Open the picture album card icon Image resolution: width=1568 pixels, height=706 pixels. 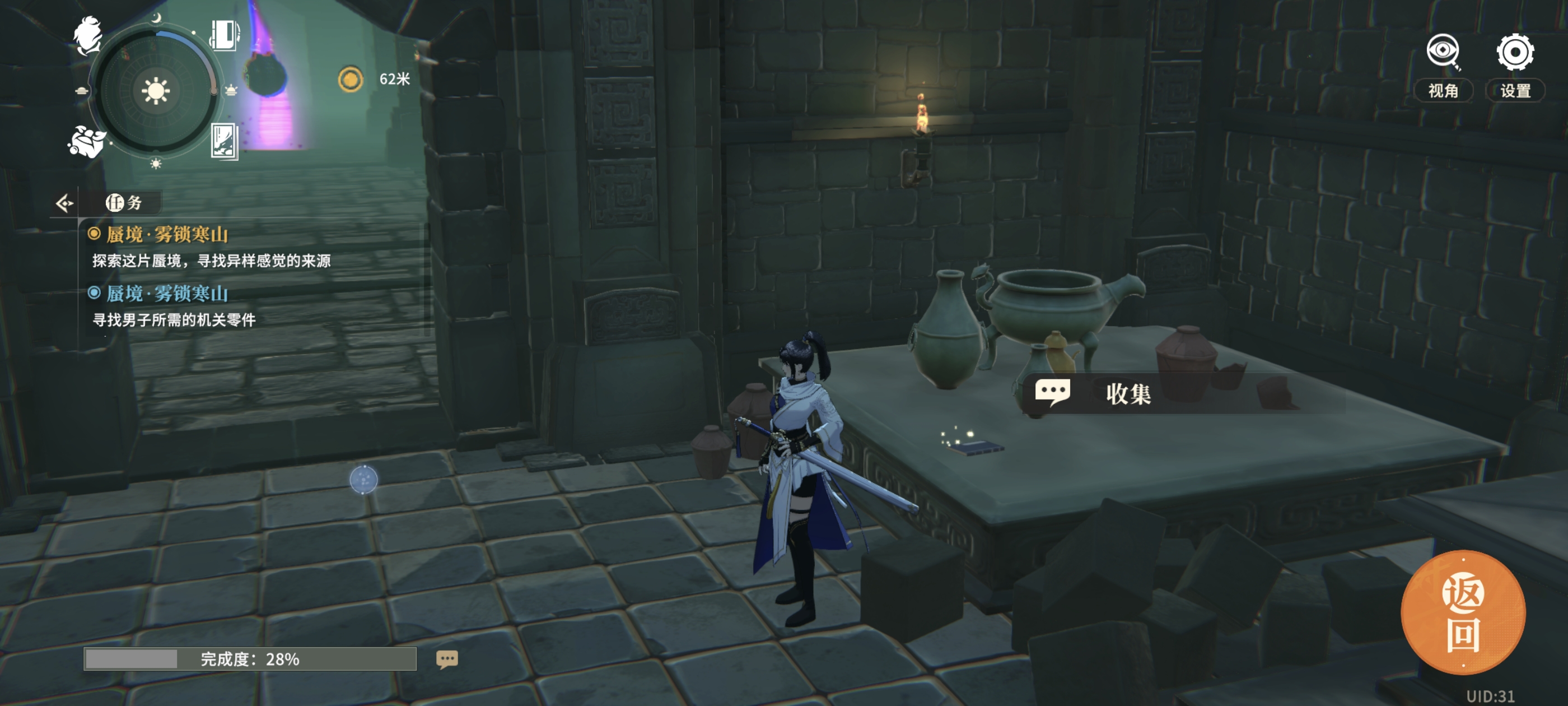[x=224, y=141]
